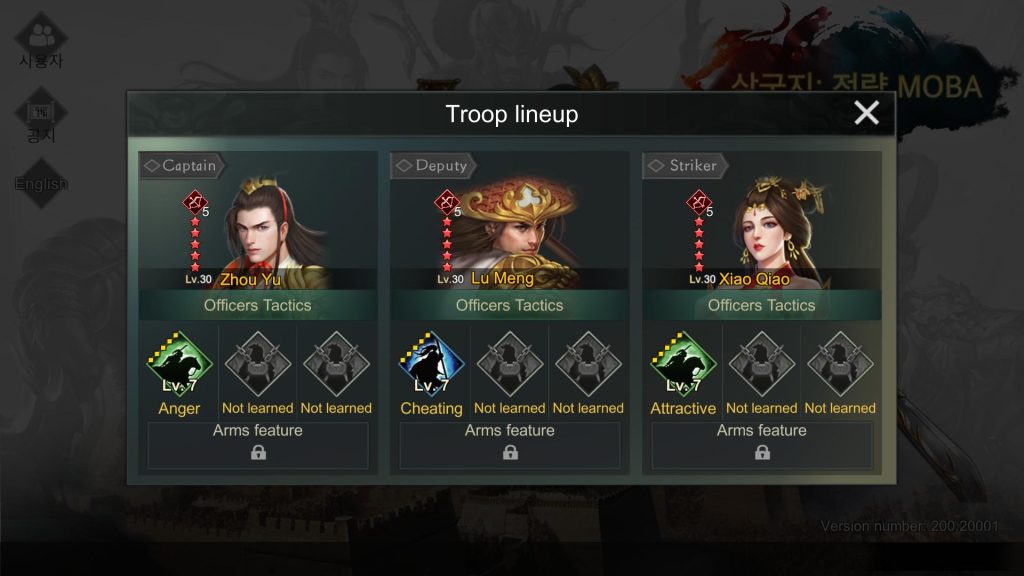The height and width of the screenshot is (576, 1024).
Task: Click Xiao Qiao's locked Arms feature box
Action: tap(762, 445)
